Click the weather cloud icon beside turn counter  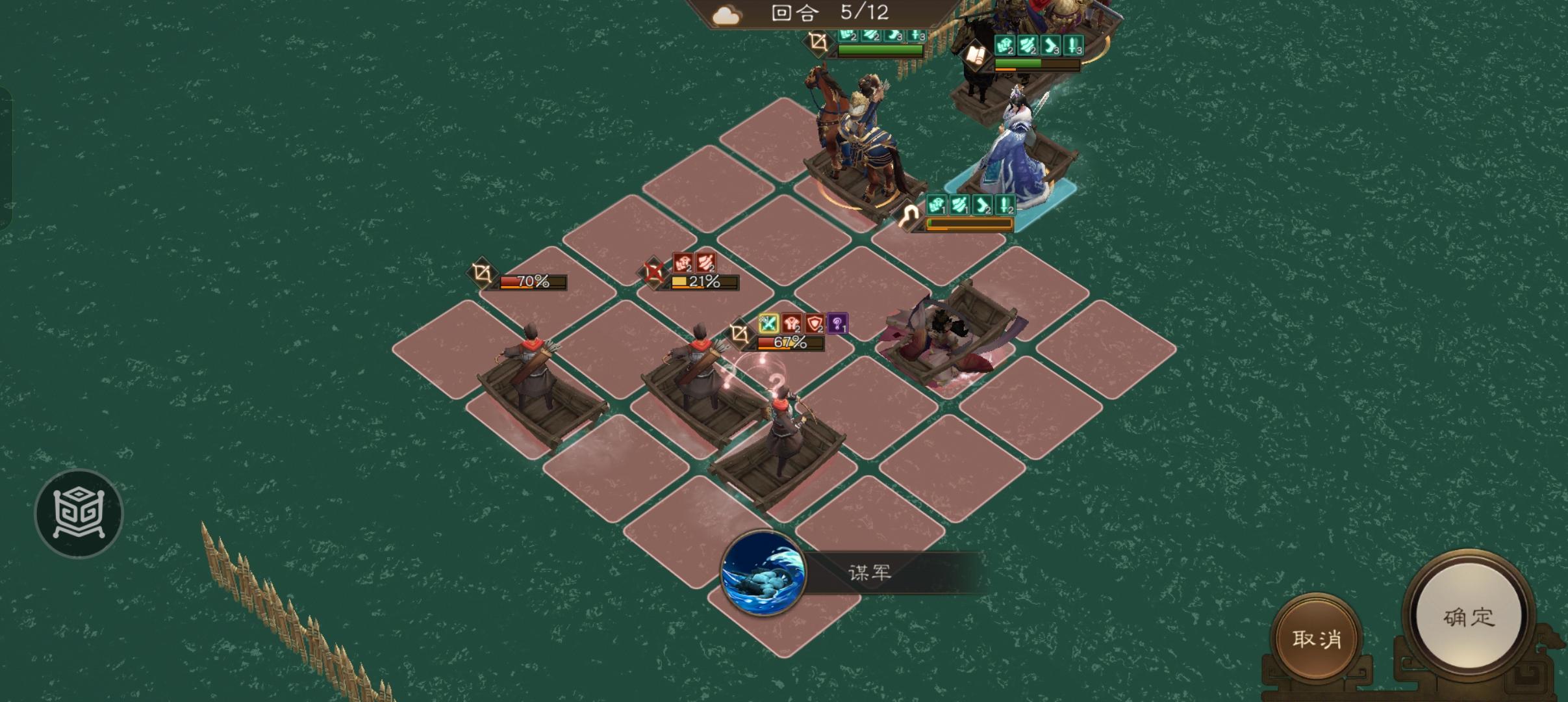(x=727, y=14)
